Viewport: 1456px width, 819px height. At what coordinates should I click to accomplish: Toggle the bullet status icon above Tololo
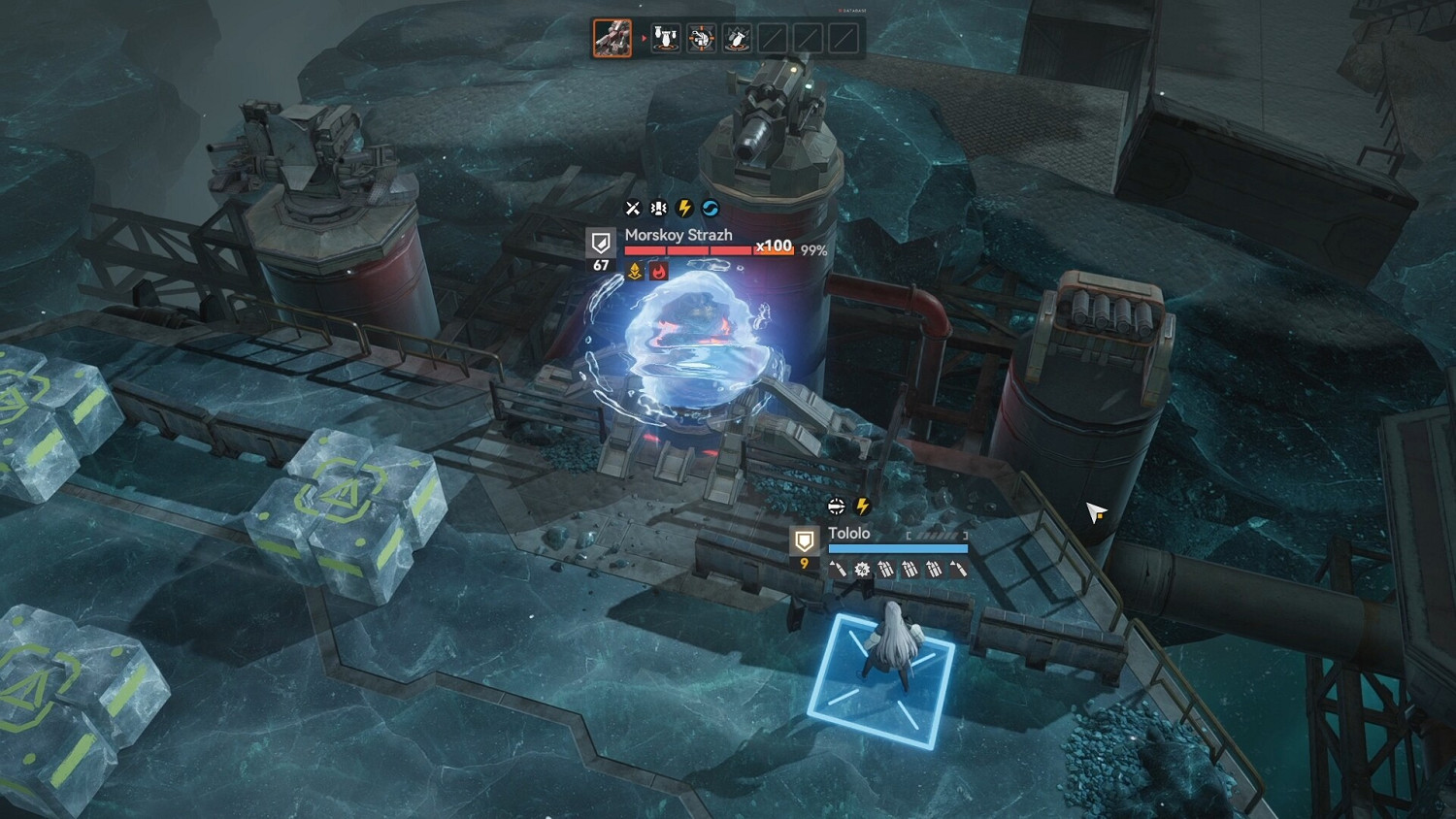click(836, 505)
